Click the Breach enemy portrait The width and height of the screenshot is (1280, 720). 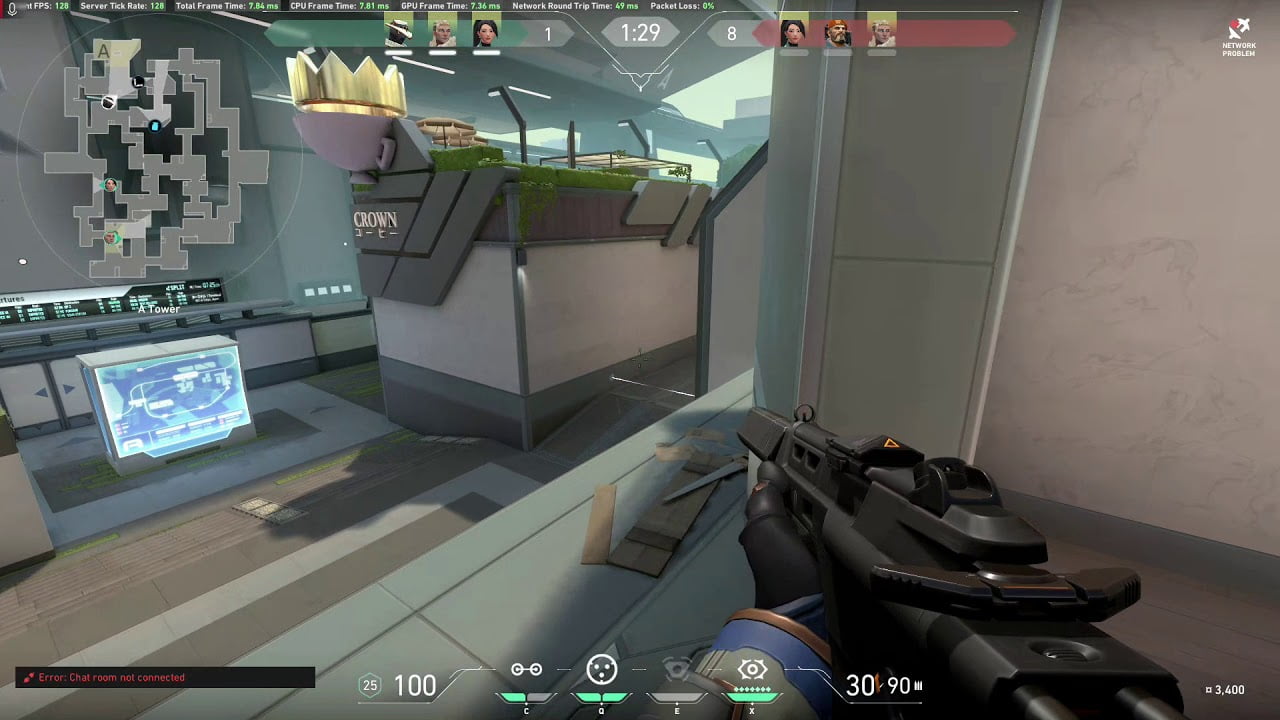tap(836, 32)
